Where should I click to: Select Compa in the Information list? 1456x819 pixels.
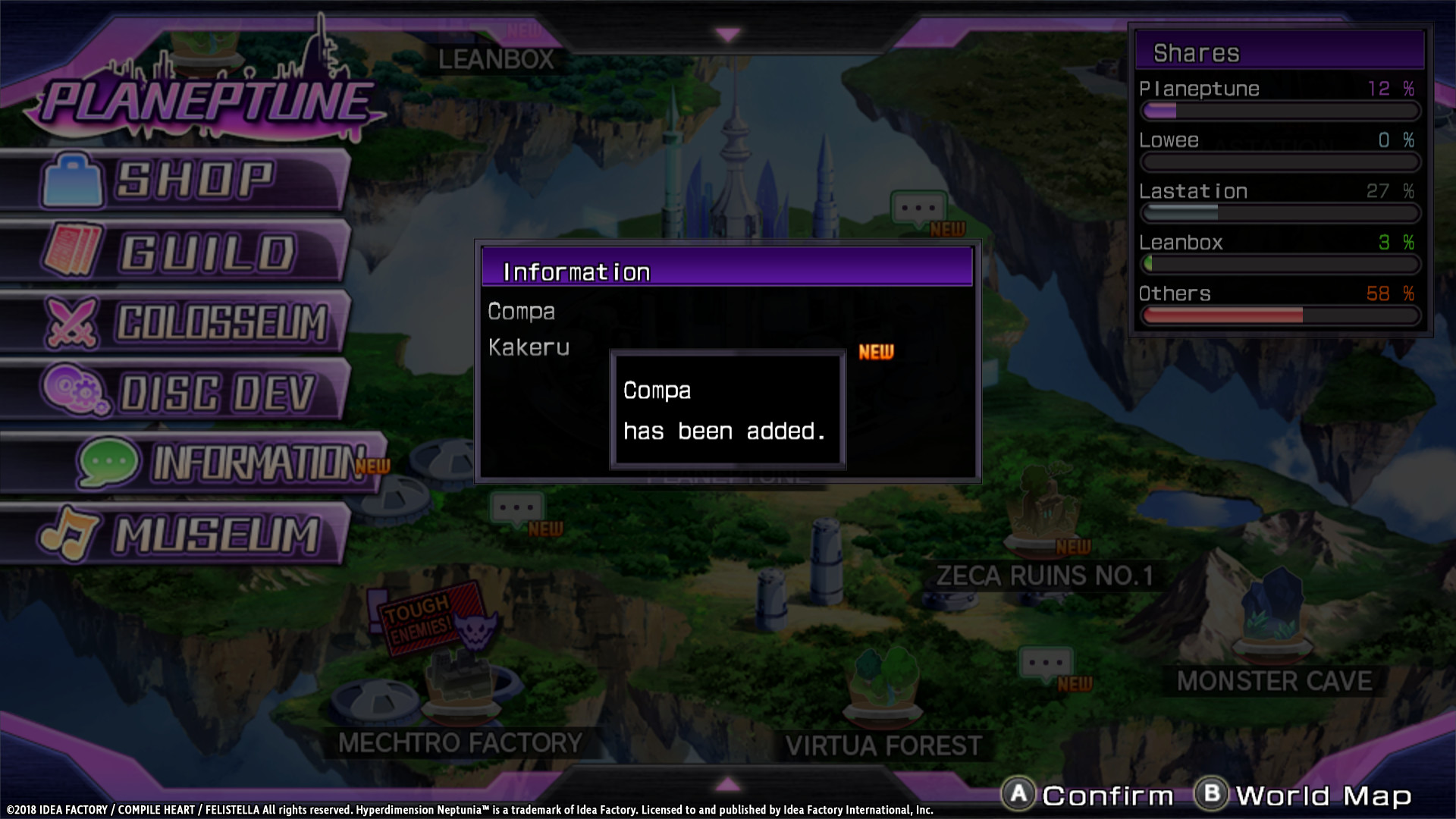(x=520, y=311)
